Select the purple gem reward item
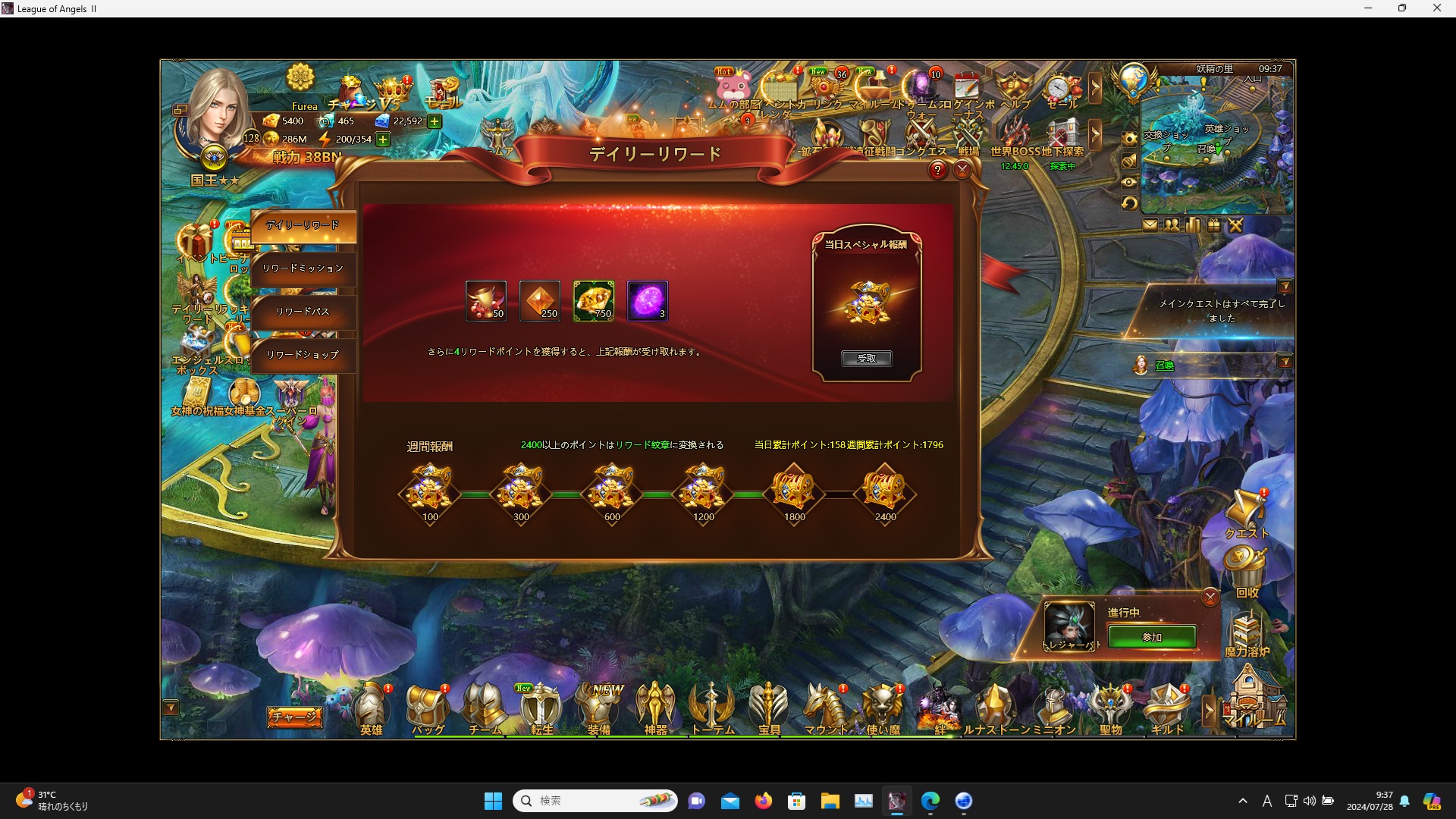Screen dimensions: 1456x819 point(648,301)
